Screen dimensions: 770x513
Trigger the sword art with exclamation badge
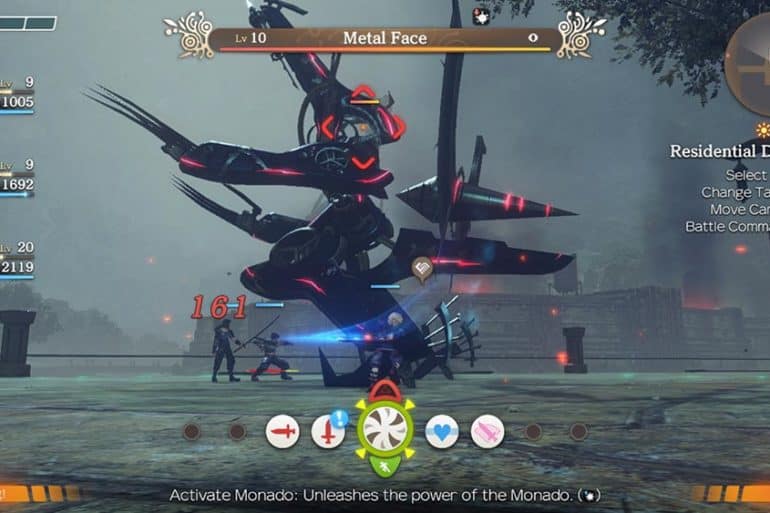click(328, 432)
